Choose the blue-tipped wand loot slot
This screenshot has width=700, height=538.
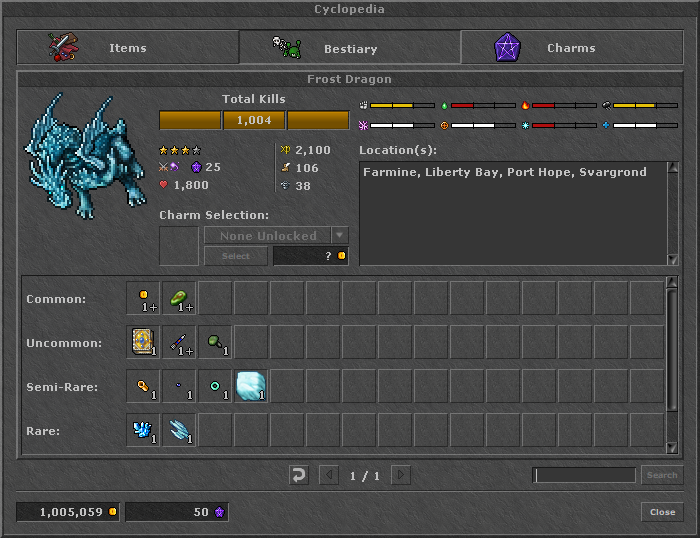pos(180,342)
